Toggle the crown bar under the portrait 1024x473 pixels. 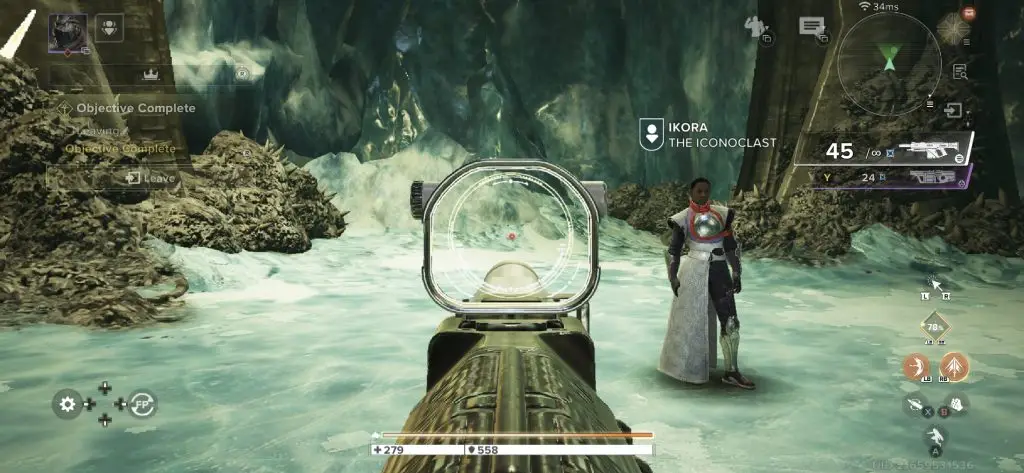click(x=150, y=73)
